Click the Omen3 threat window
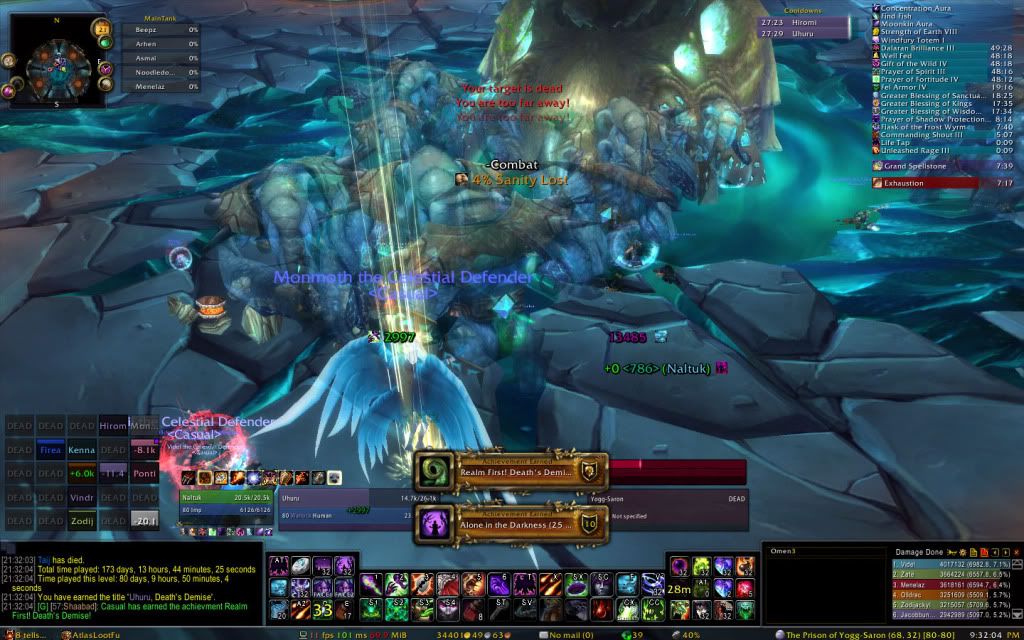The image size is (1024, 640). pos(822,590)
